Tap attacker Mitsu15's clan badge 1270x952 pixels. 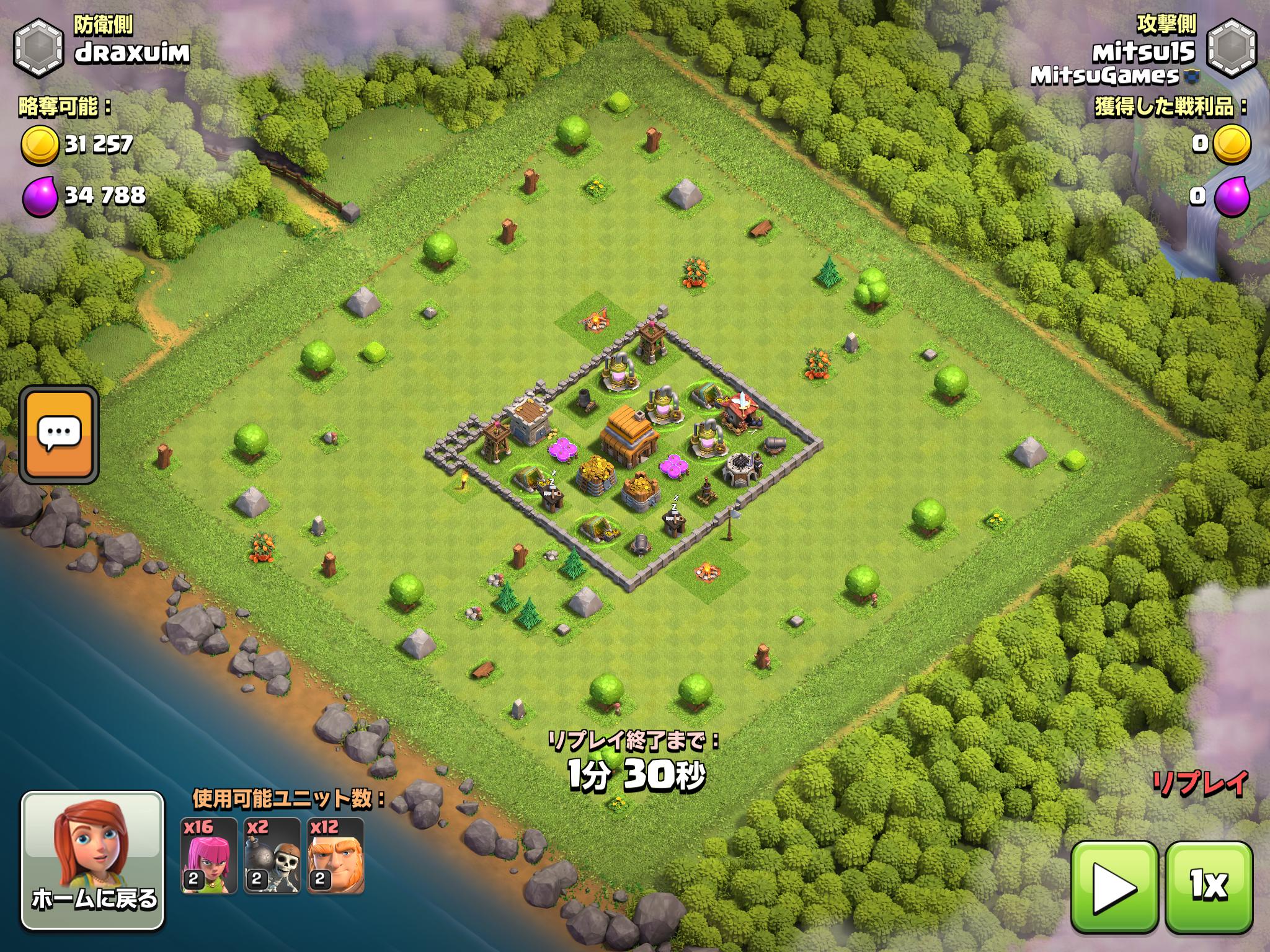point(1232,48)
